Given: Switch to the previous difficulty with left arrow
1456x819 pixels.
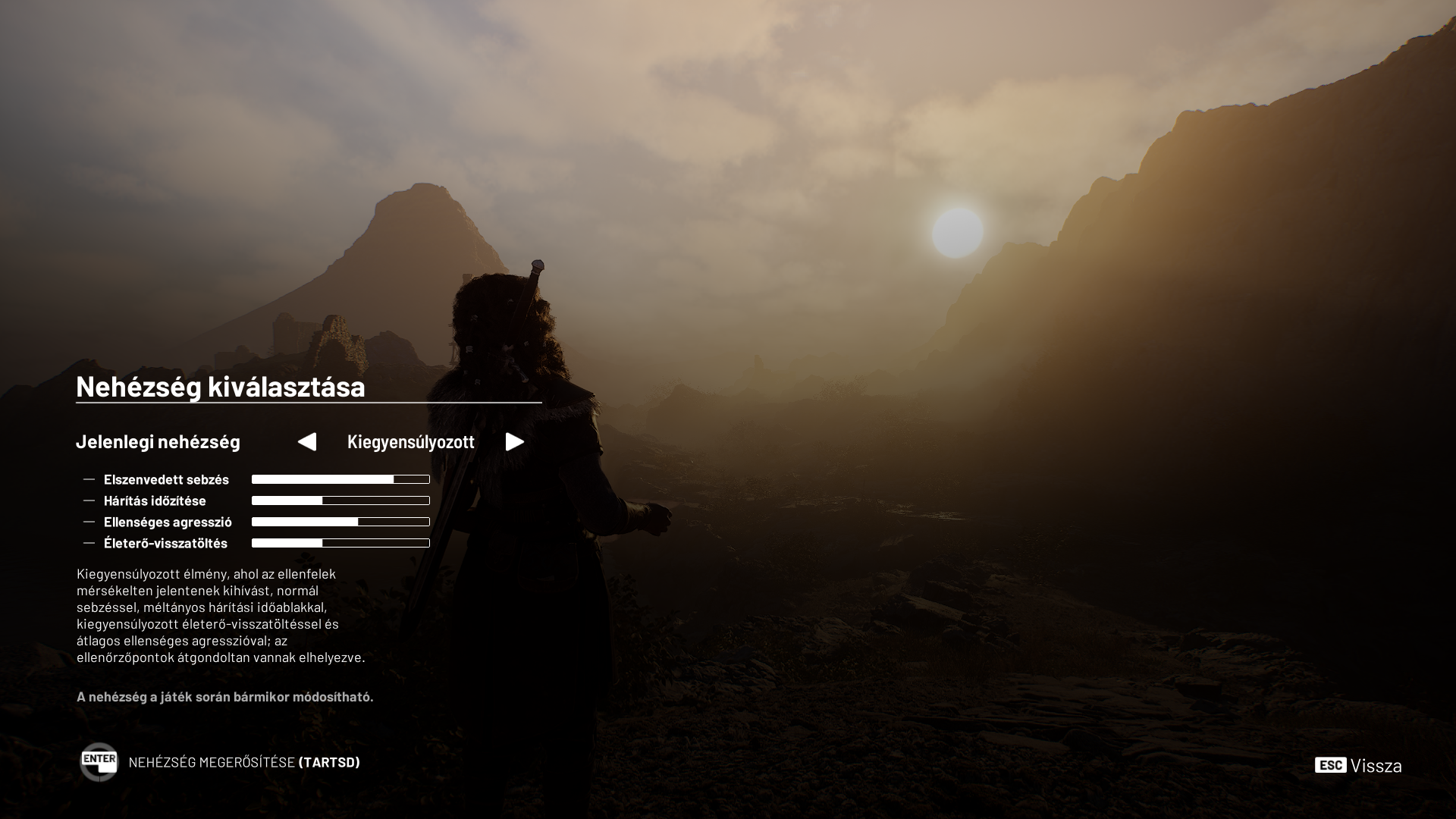Looking at the screenshot, I should (307, 442).
